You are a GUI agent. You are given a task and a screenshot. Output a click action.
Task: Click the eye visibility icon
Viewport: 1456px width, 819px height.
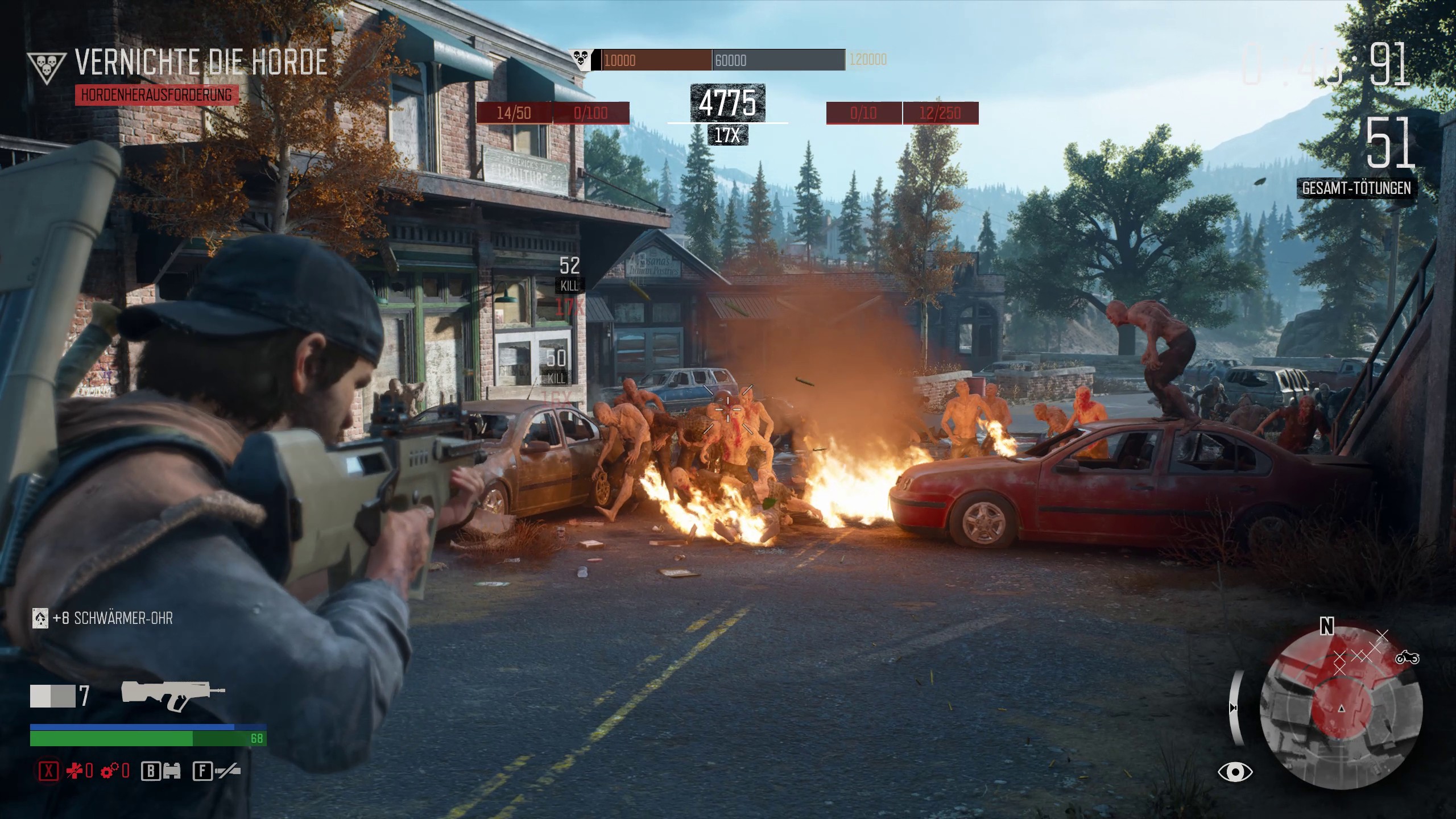tap(1235, 772)
